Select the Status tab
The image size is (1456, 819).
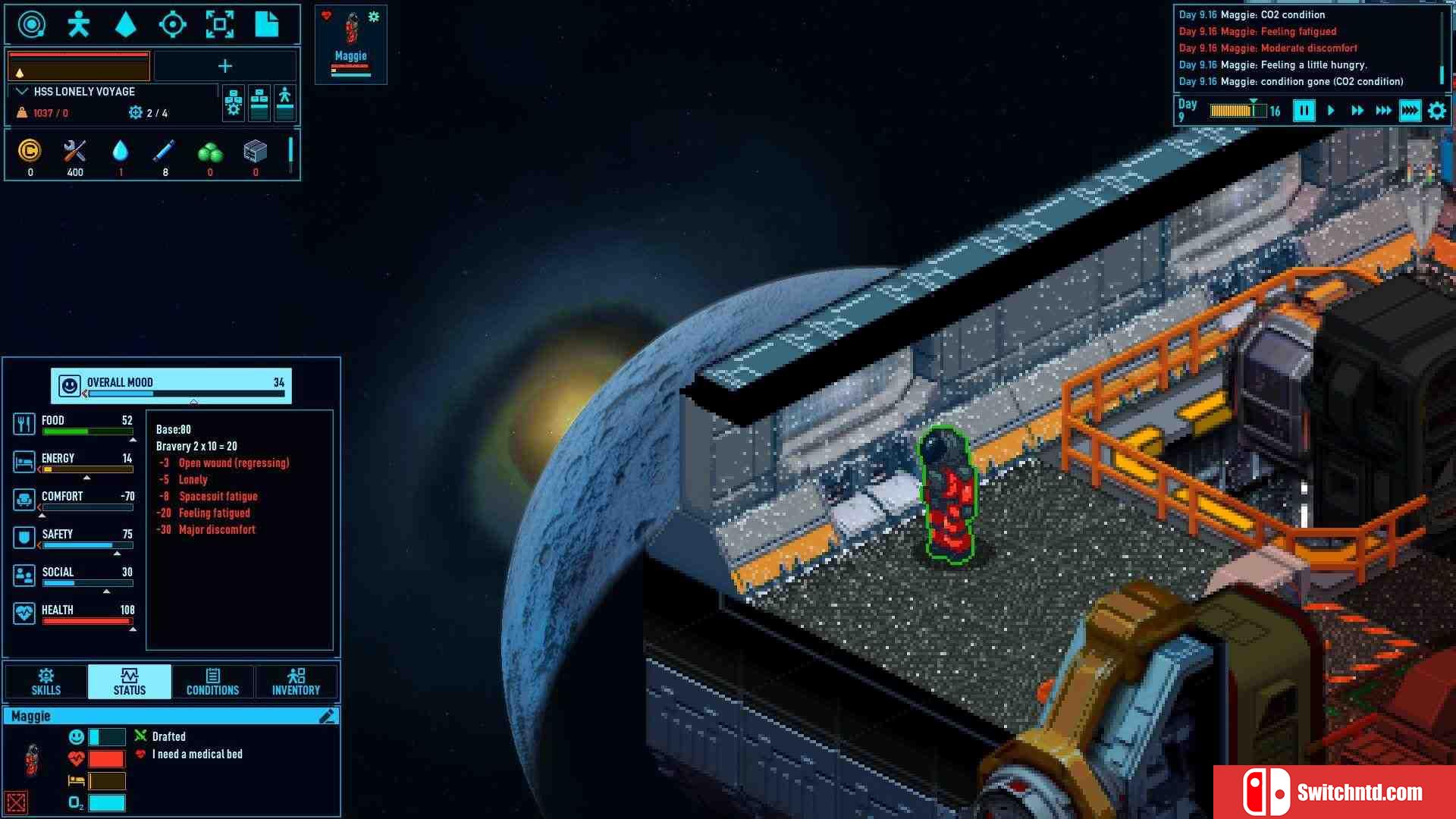coord(130,681)
